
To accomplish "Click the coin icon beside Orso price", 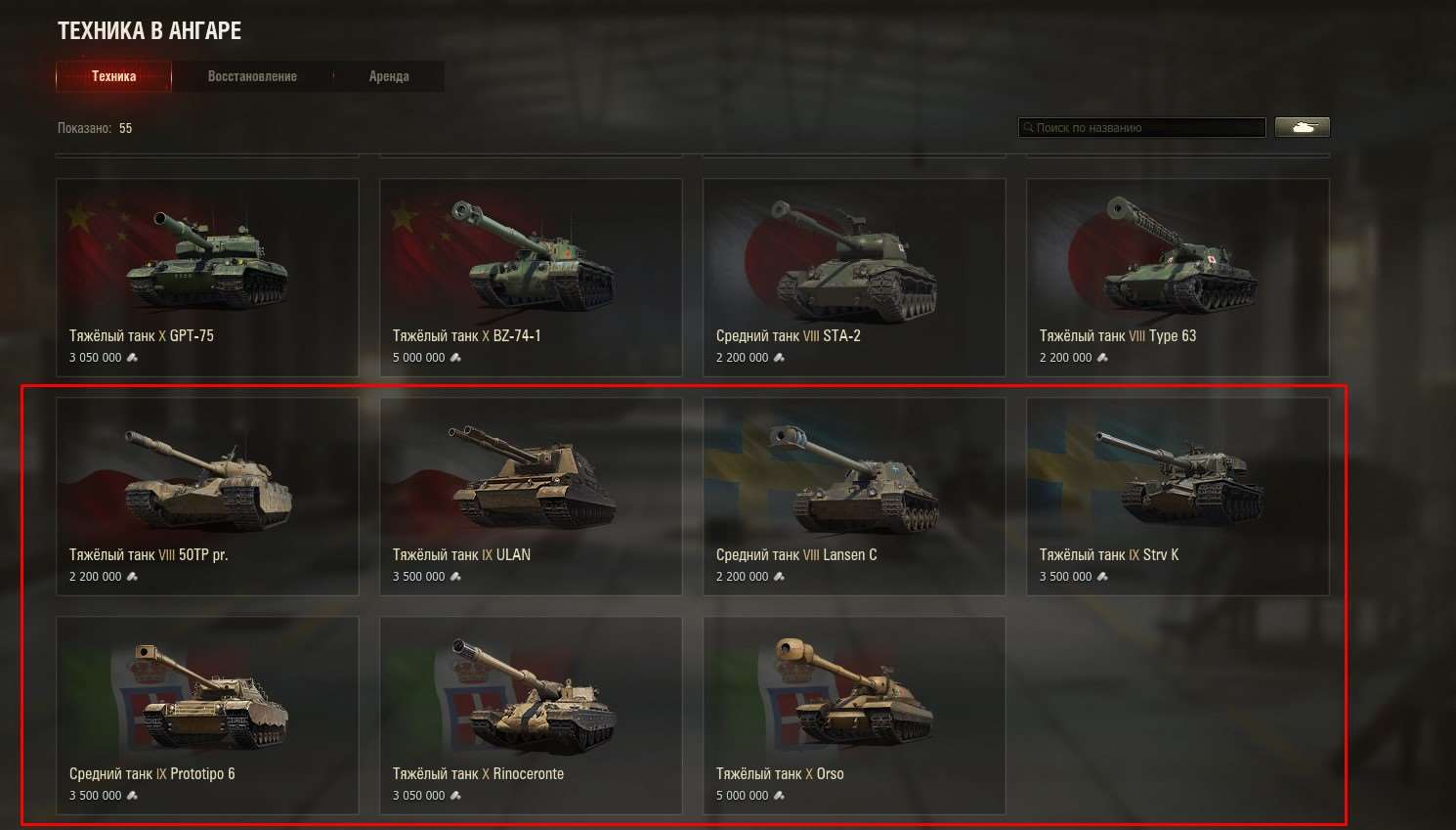I will tap(779, 796).
